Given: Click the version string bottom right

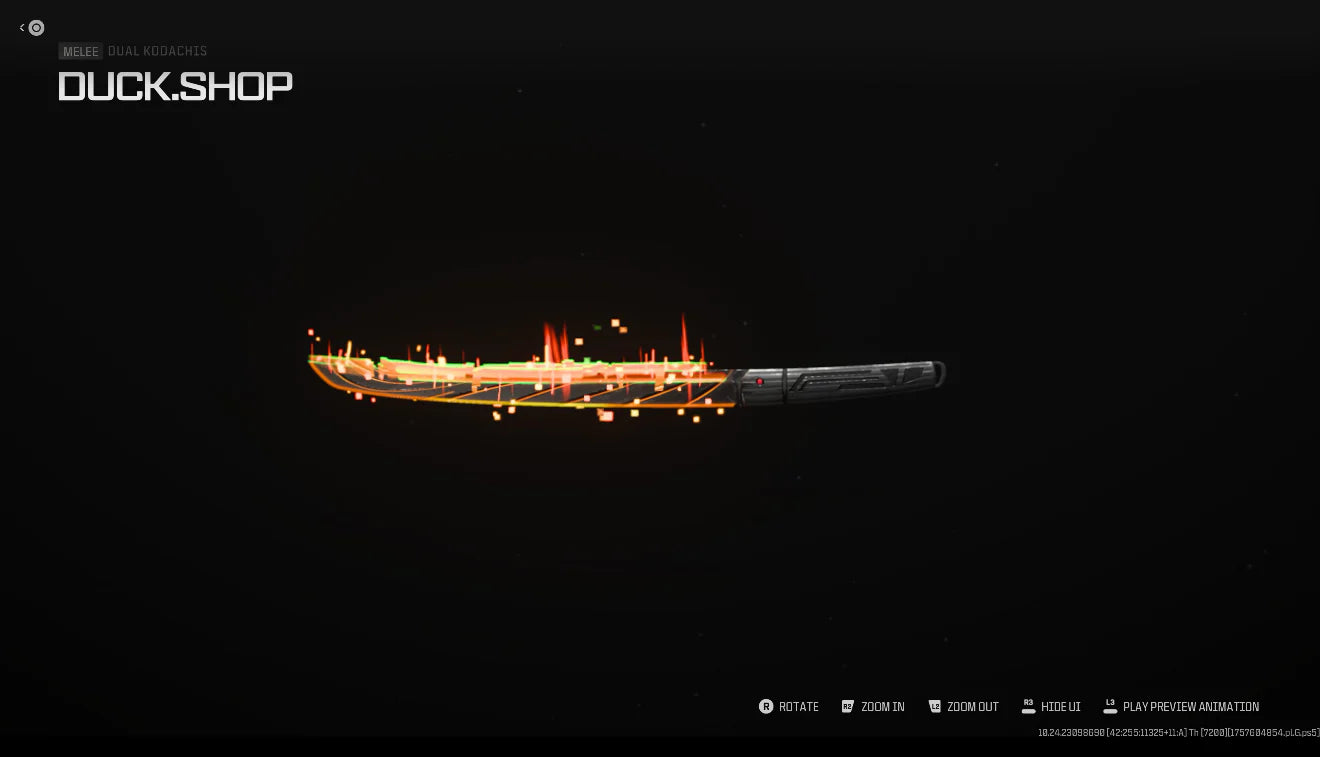Looking at the screenshot, I should click(1176, 732).
